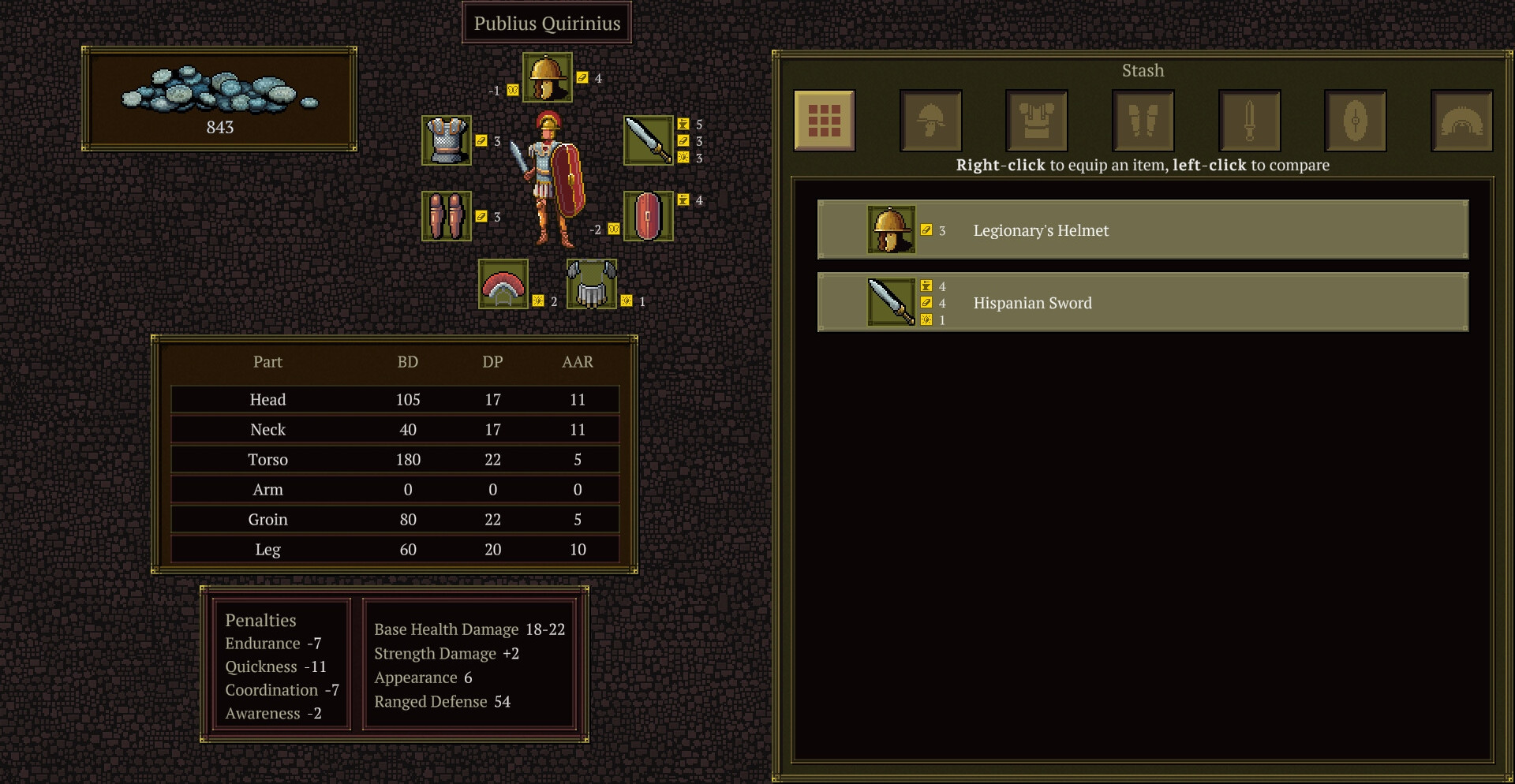Switch to the shield stash filter
This screenshot has width=1515, height=784.
coord(1356,121)
